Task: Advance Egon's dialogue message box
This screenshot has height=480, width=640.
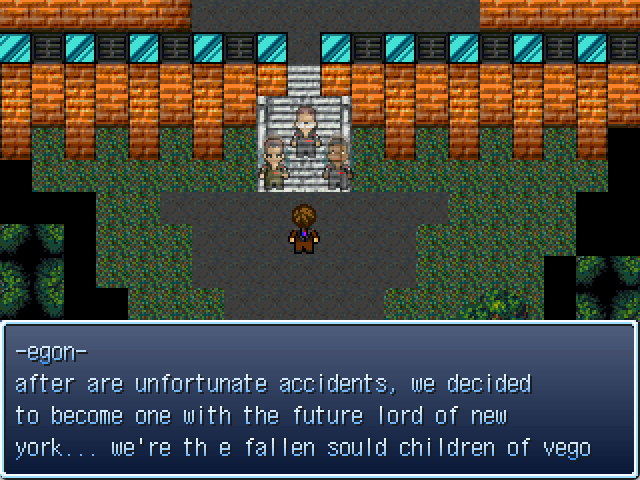Action: (x=320, y=400)
